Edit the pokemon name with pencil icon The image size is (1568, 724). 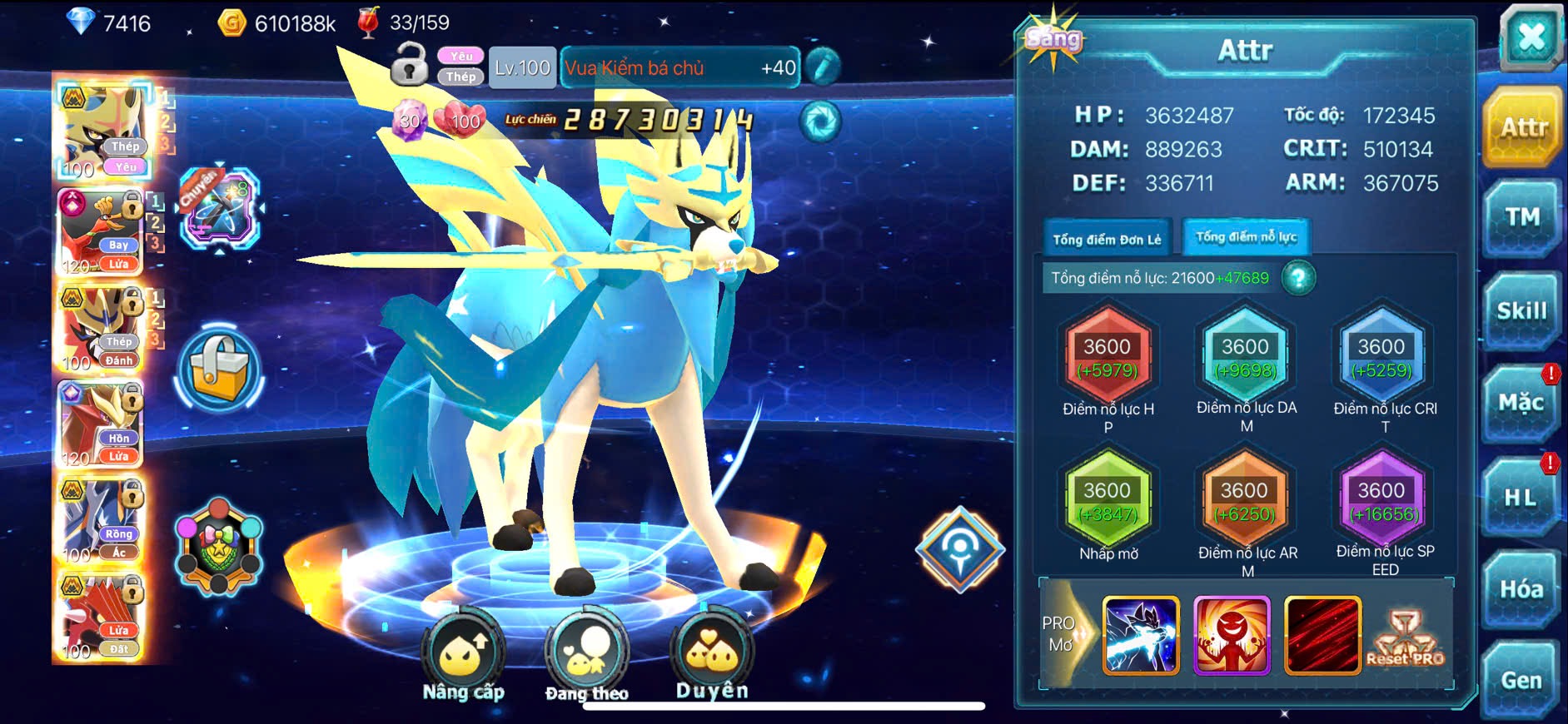point(822,67)
